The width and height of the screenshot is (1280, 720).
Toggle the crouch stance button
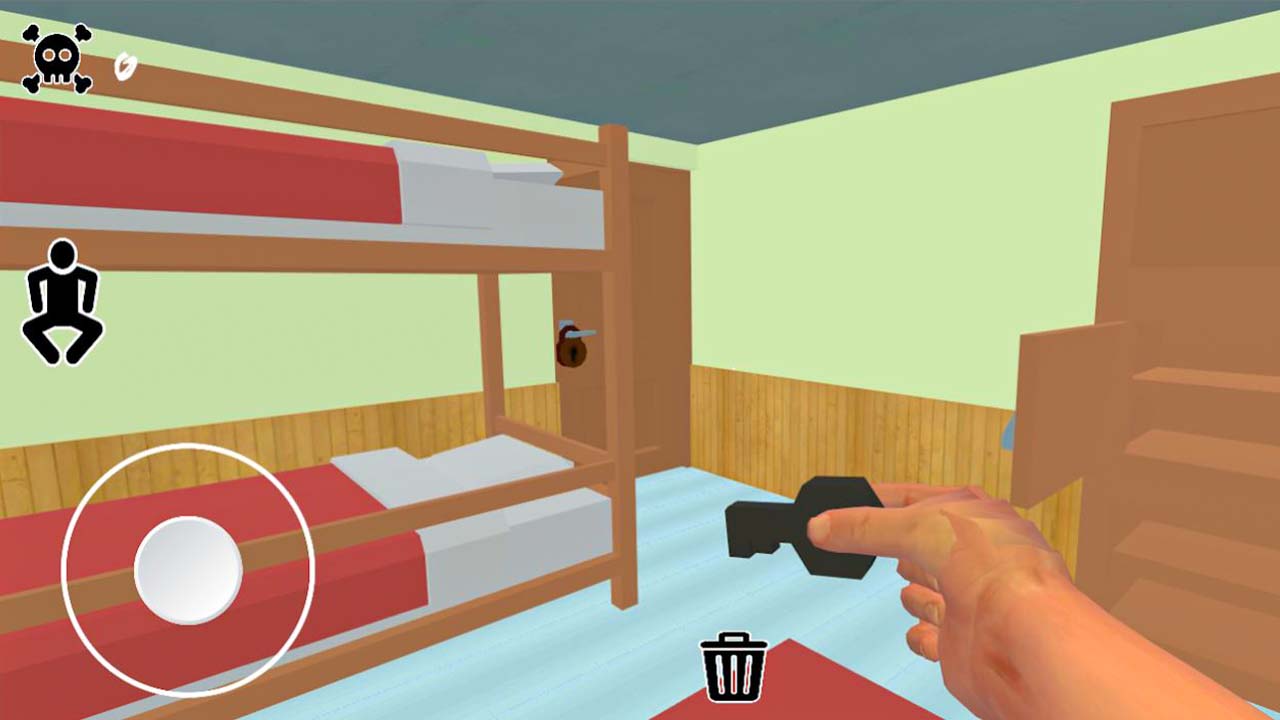tap(62, 301)
